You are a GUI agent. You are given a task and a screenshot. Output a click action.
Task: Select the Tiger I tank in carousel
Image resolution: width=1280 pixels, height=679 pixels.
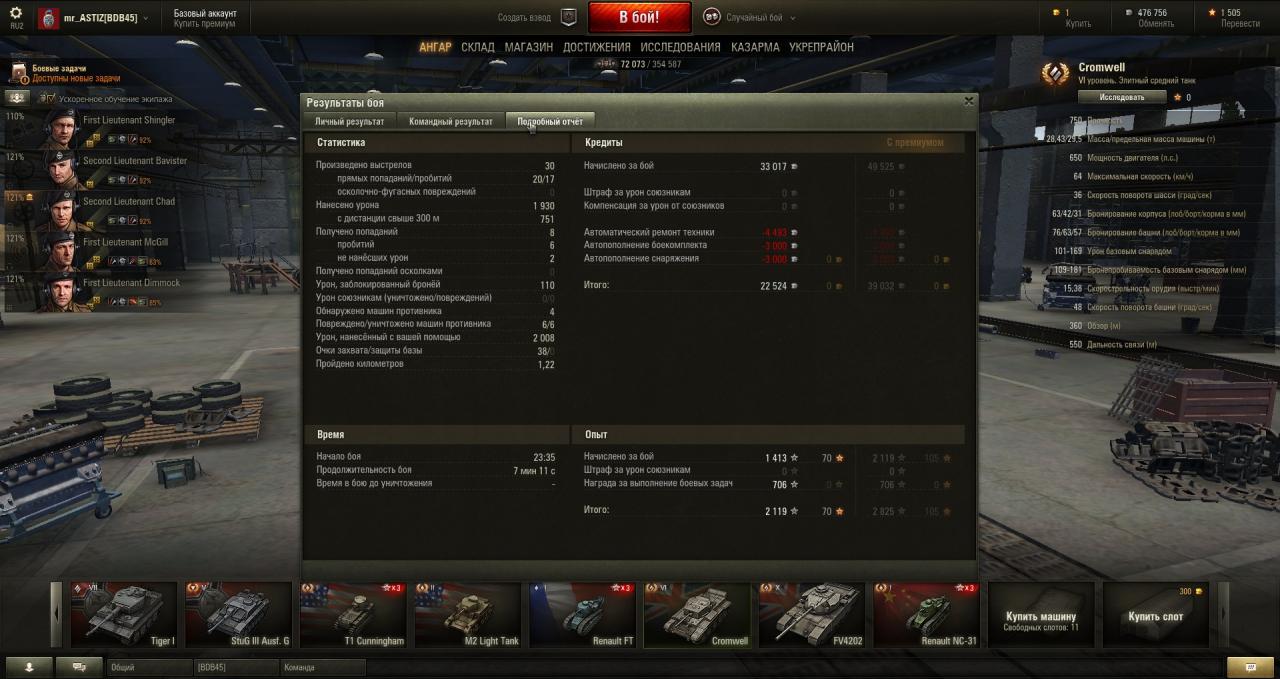coord(120,614)
